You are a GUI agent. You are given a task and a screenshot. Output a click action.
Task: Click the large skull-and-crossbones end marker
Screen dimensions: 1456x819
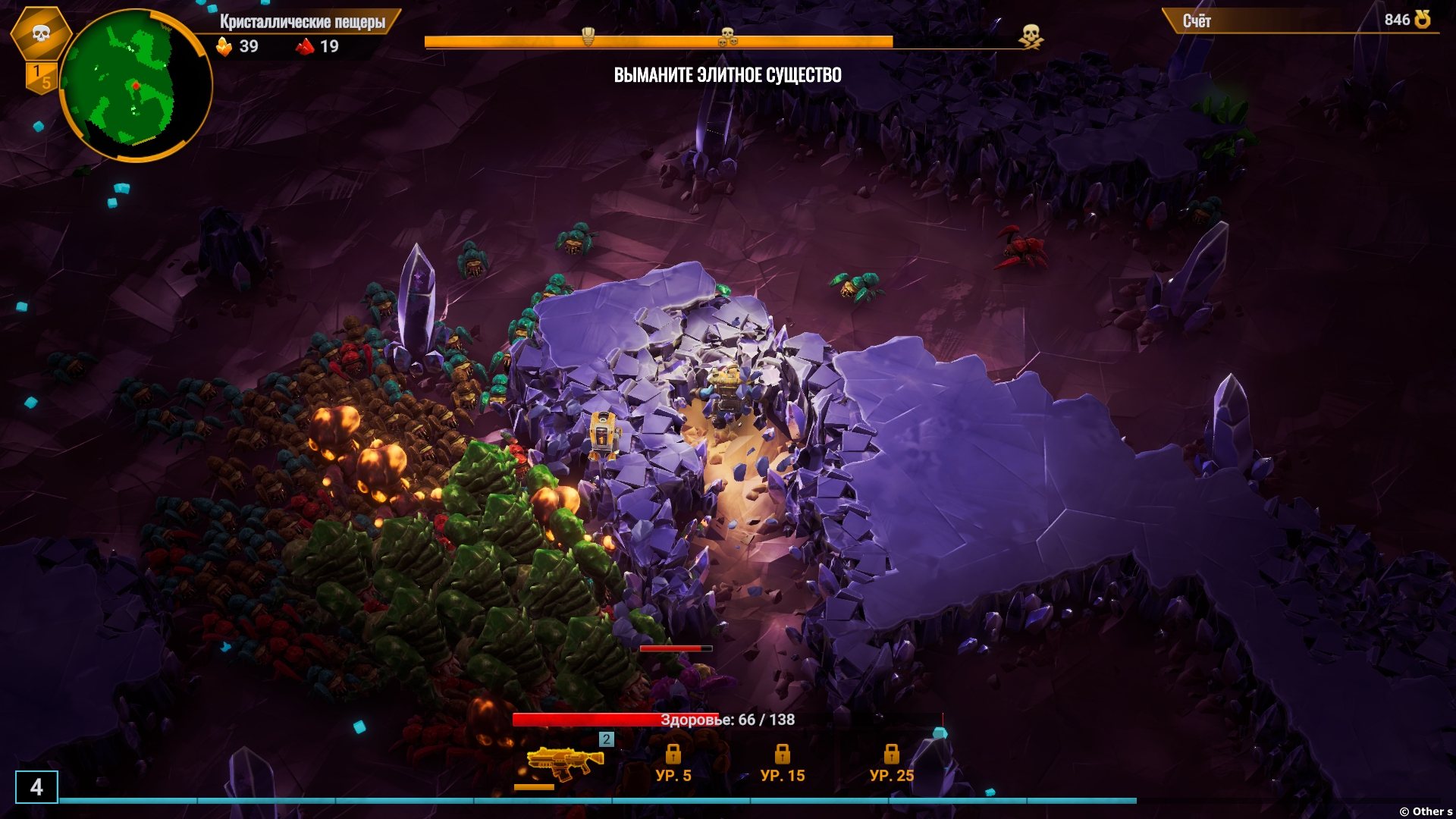click(1030, 36)
